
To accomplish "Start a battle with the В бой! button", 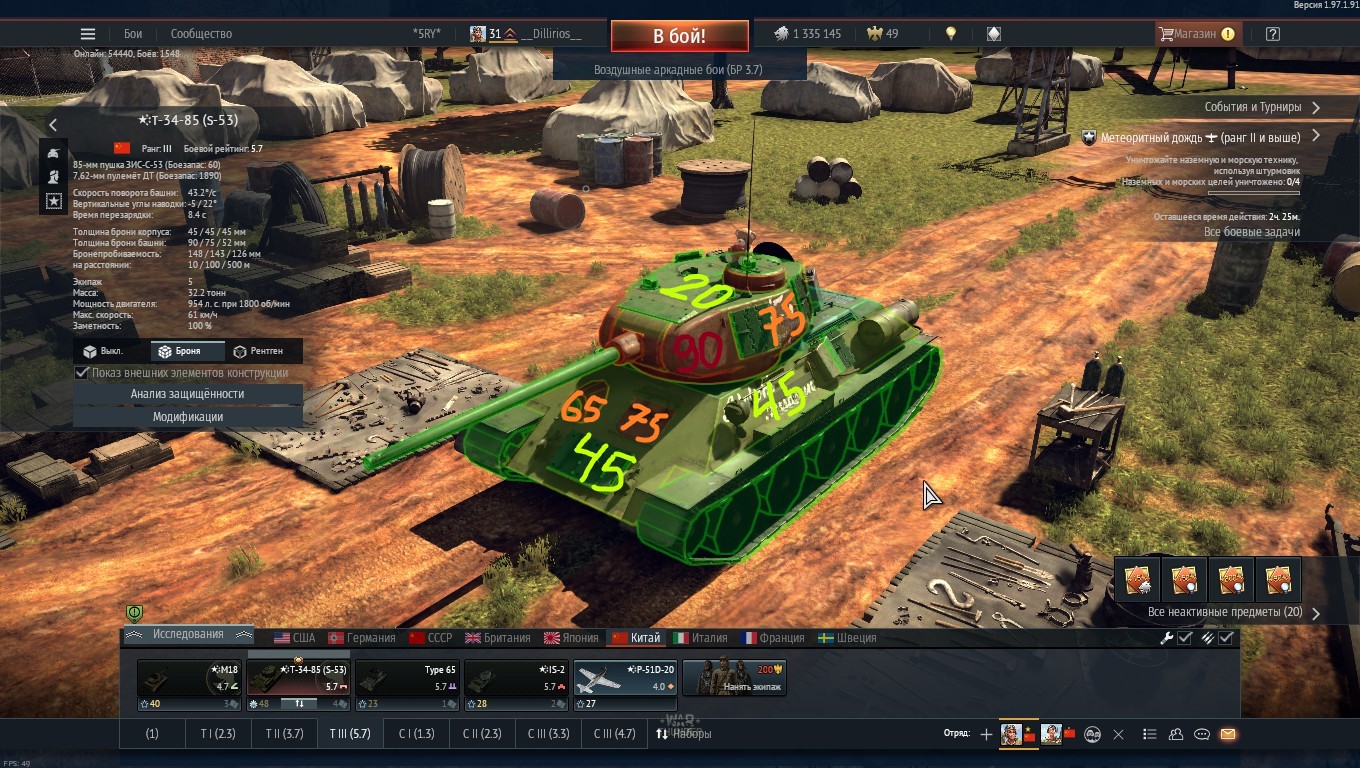I will tap(679, 36).
